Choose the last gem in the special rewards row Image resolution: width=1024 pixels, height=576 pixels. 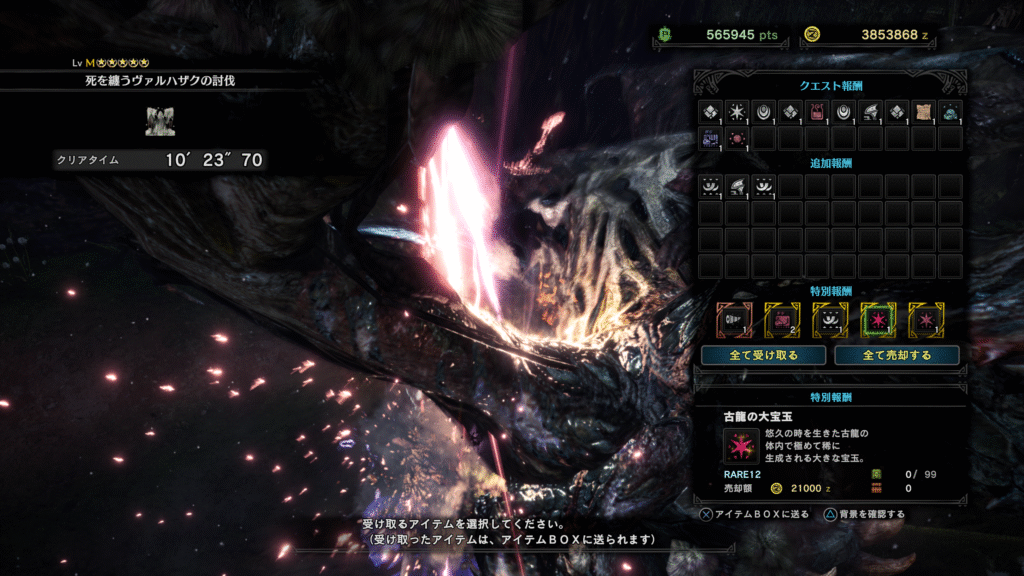pyautogui.click(x=925, y=319)
